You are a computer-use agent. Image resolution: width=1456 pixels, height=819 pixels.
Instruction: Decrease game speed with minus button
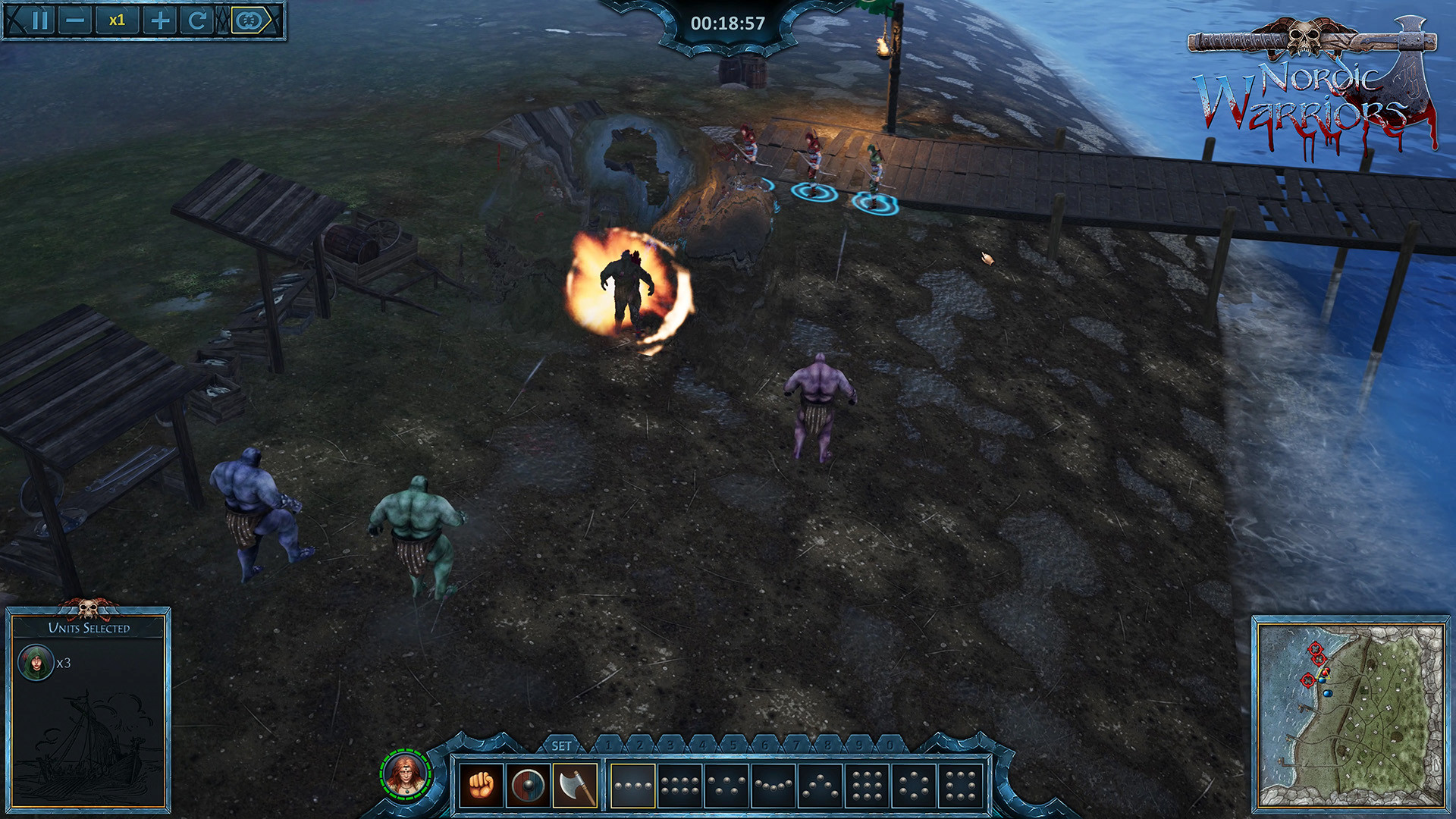point(75,20)
